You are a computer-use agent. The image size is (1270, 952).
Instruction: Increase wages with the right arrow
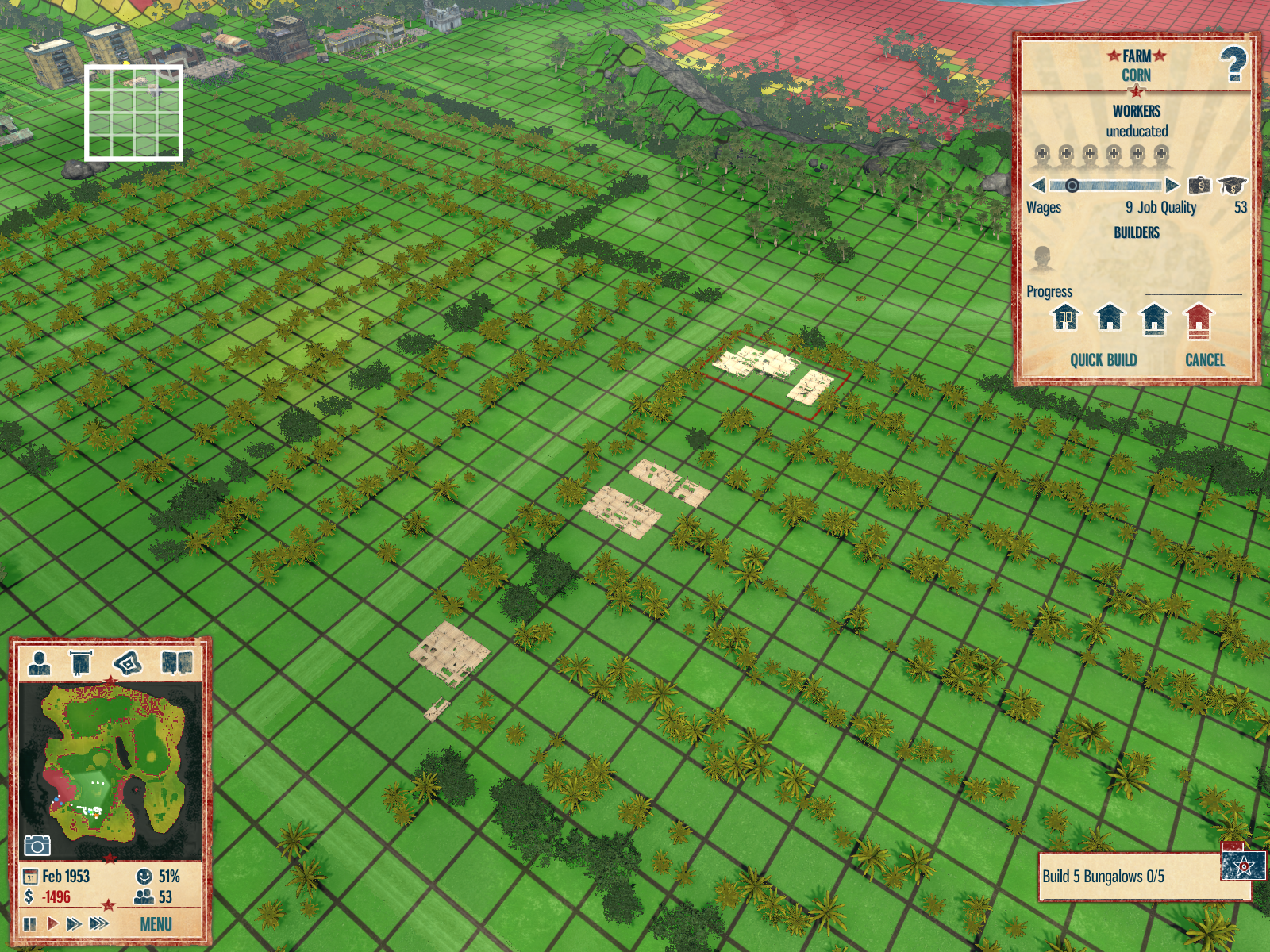point(1172,186)
